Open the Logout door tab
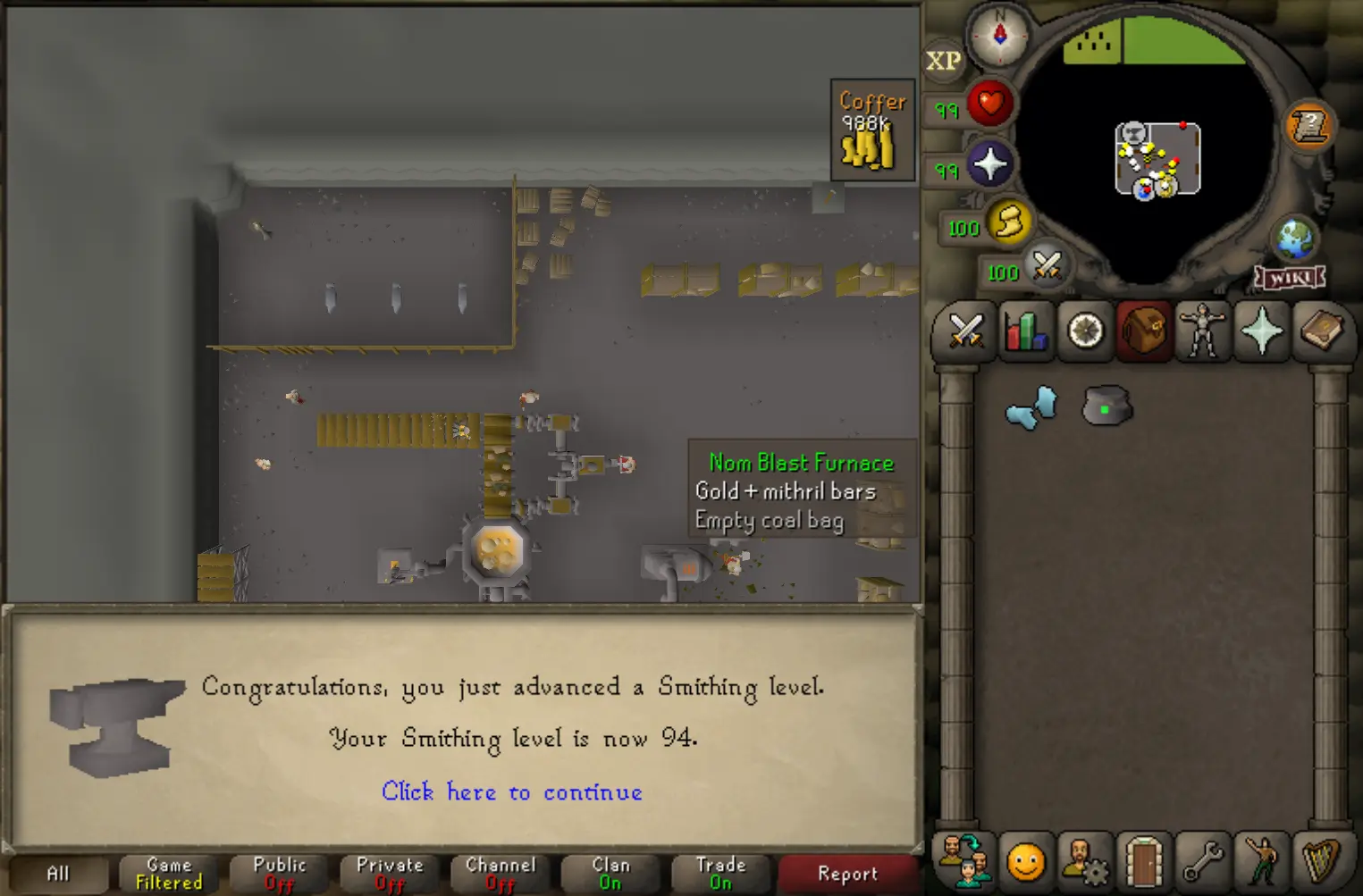1363x896 pixels. [x=1144, y=862]
